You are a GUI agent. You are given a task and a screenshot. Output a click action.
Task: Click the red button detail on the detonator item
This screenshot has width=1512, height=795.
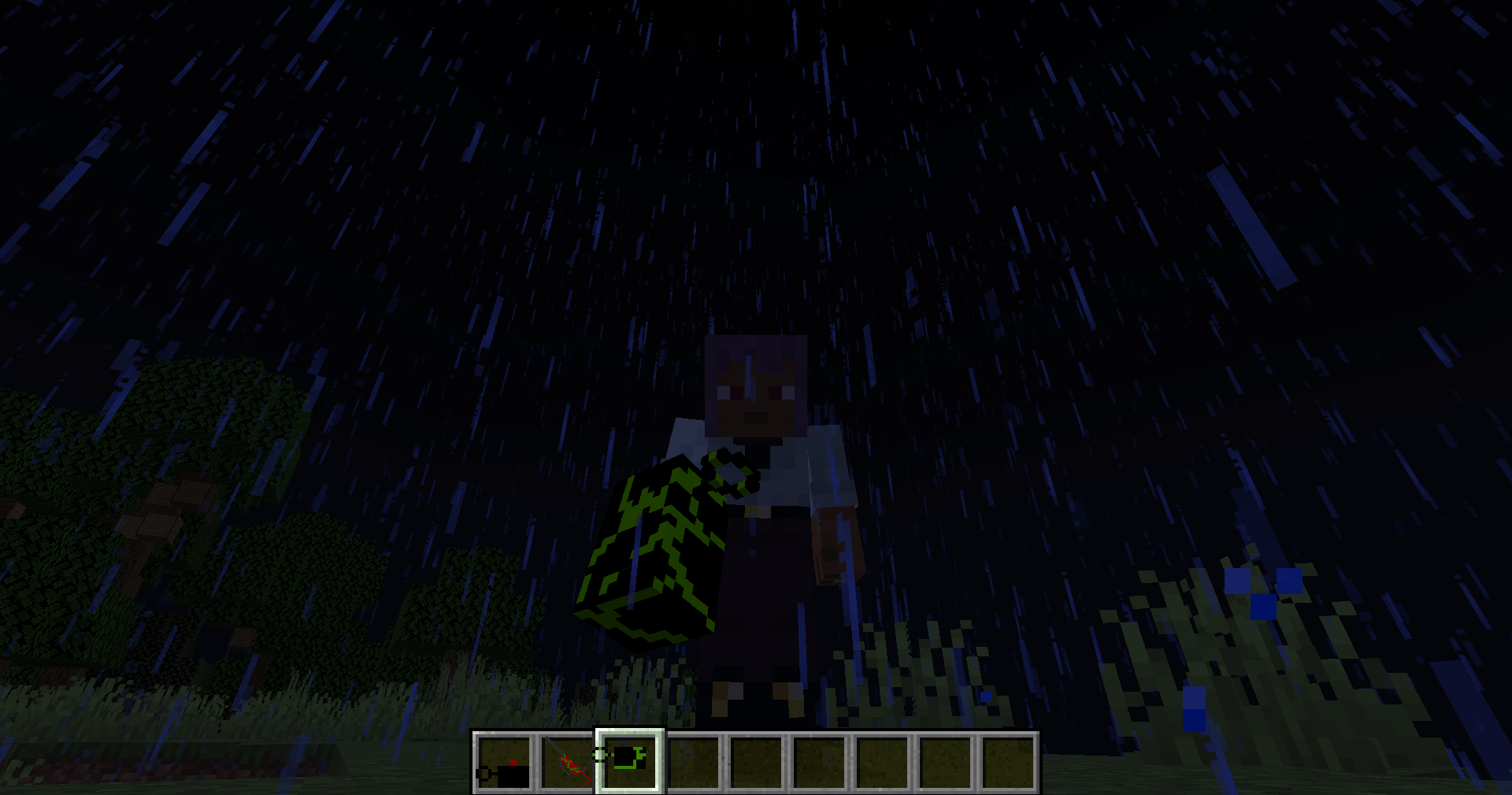point(513,761)
